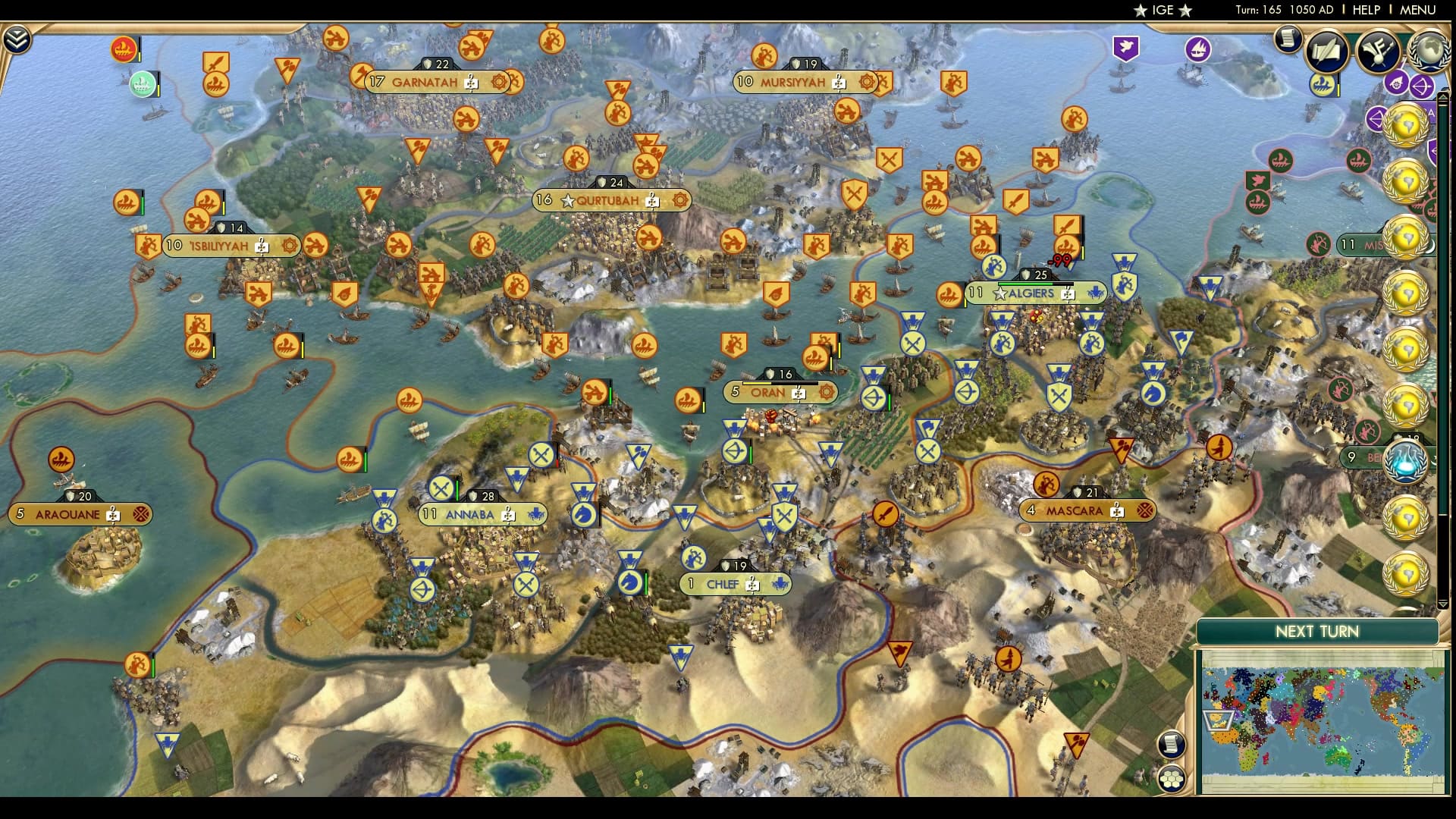Select the Annaba city banner
Screen dimensions: 1456x819
point(470,515)
